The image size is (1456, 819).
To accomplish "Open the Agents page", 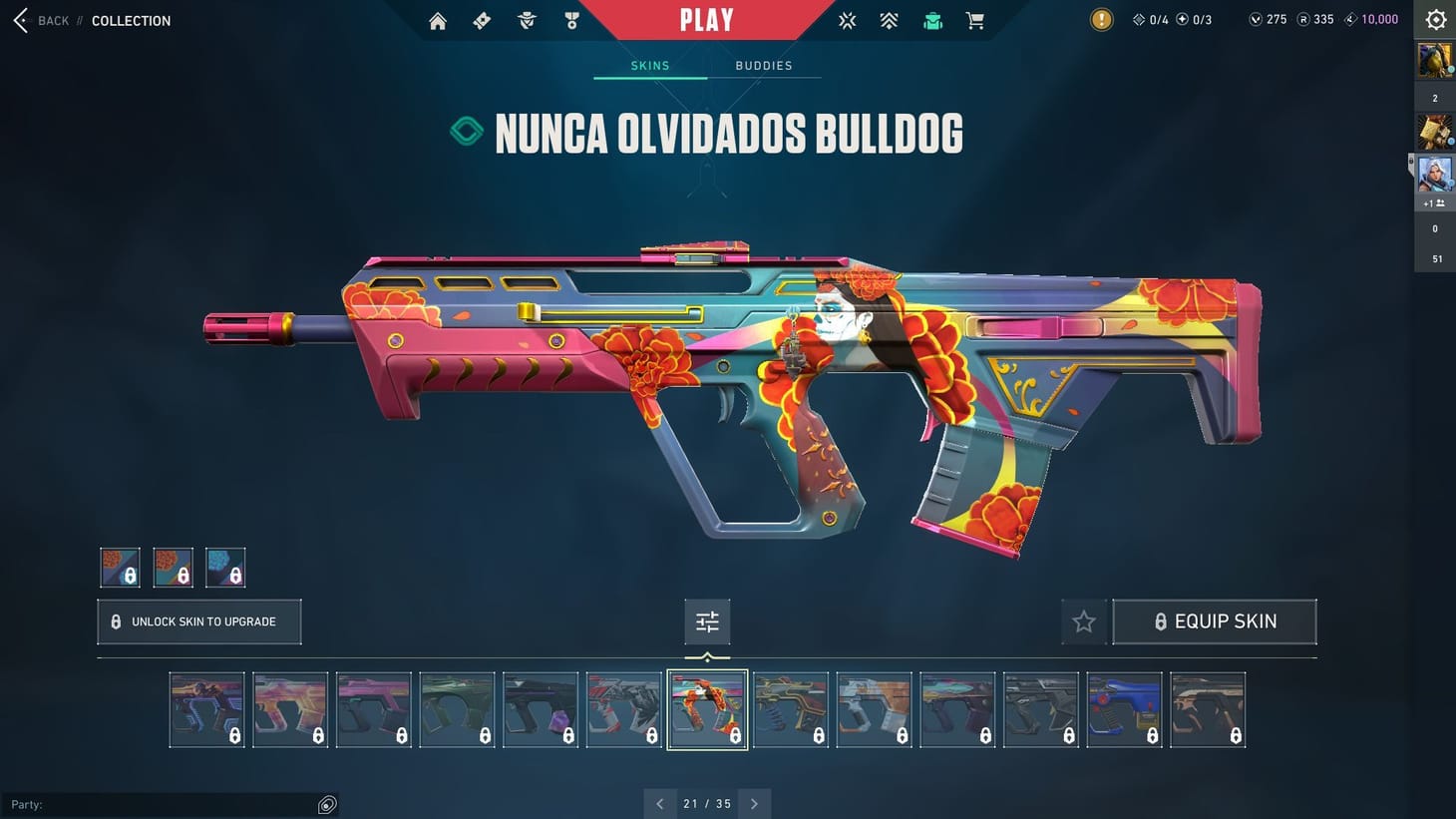I will pos(527,19).
